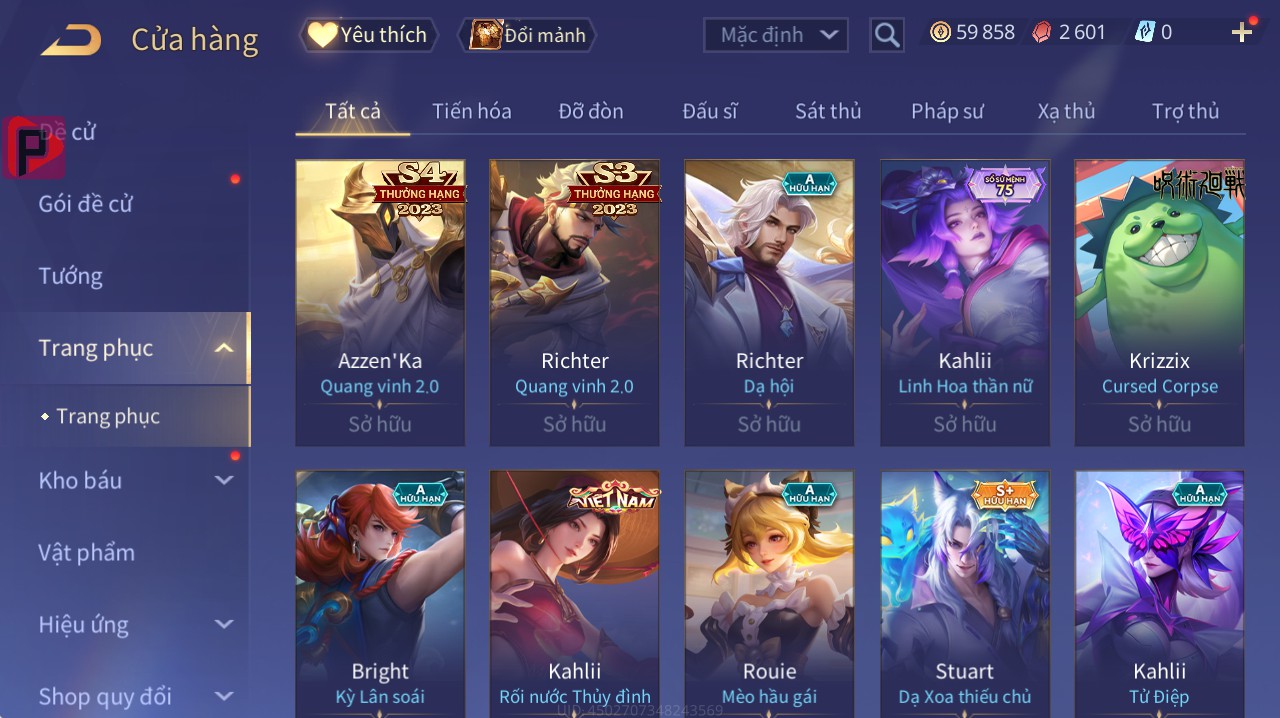1280x718 pixels.
Task: Click the magnifying glass search button
Action: coord(886,35)
